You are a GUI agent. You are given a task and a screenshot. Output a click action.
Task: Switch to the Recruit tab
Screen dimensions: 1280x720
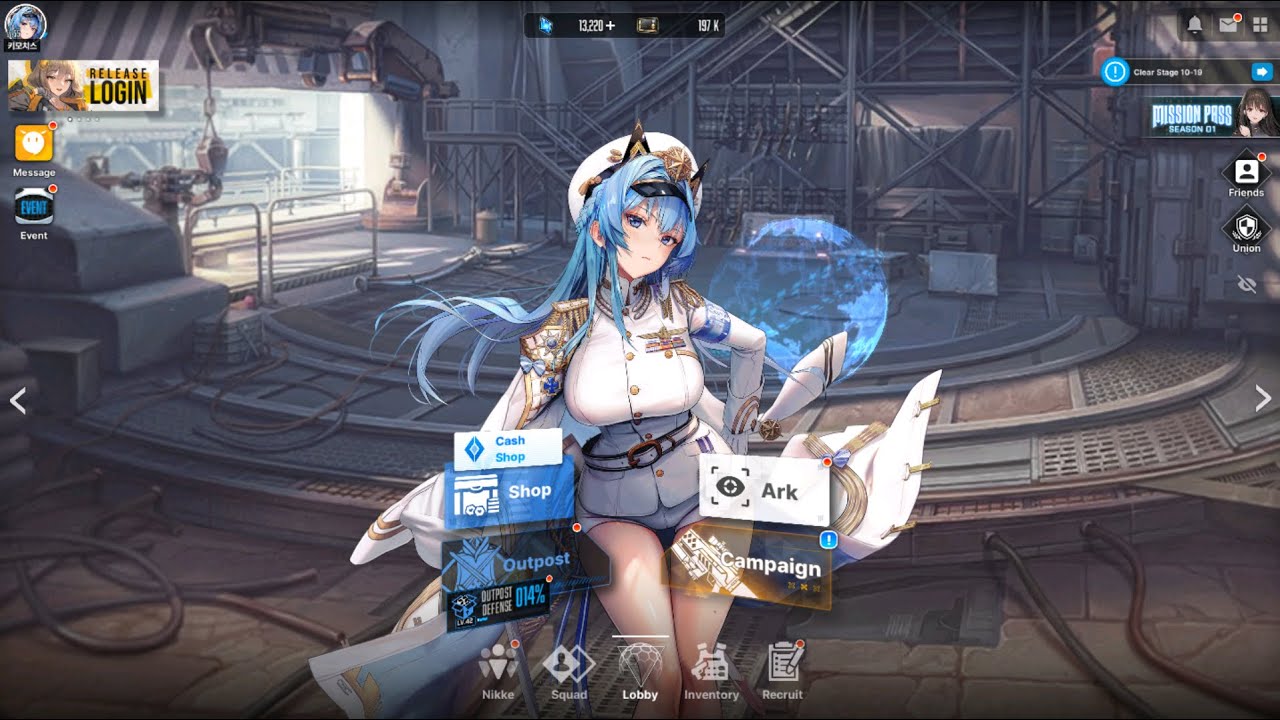(x=784, y=671)
